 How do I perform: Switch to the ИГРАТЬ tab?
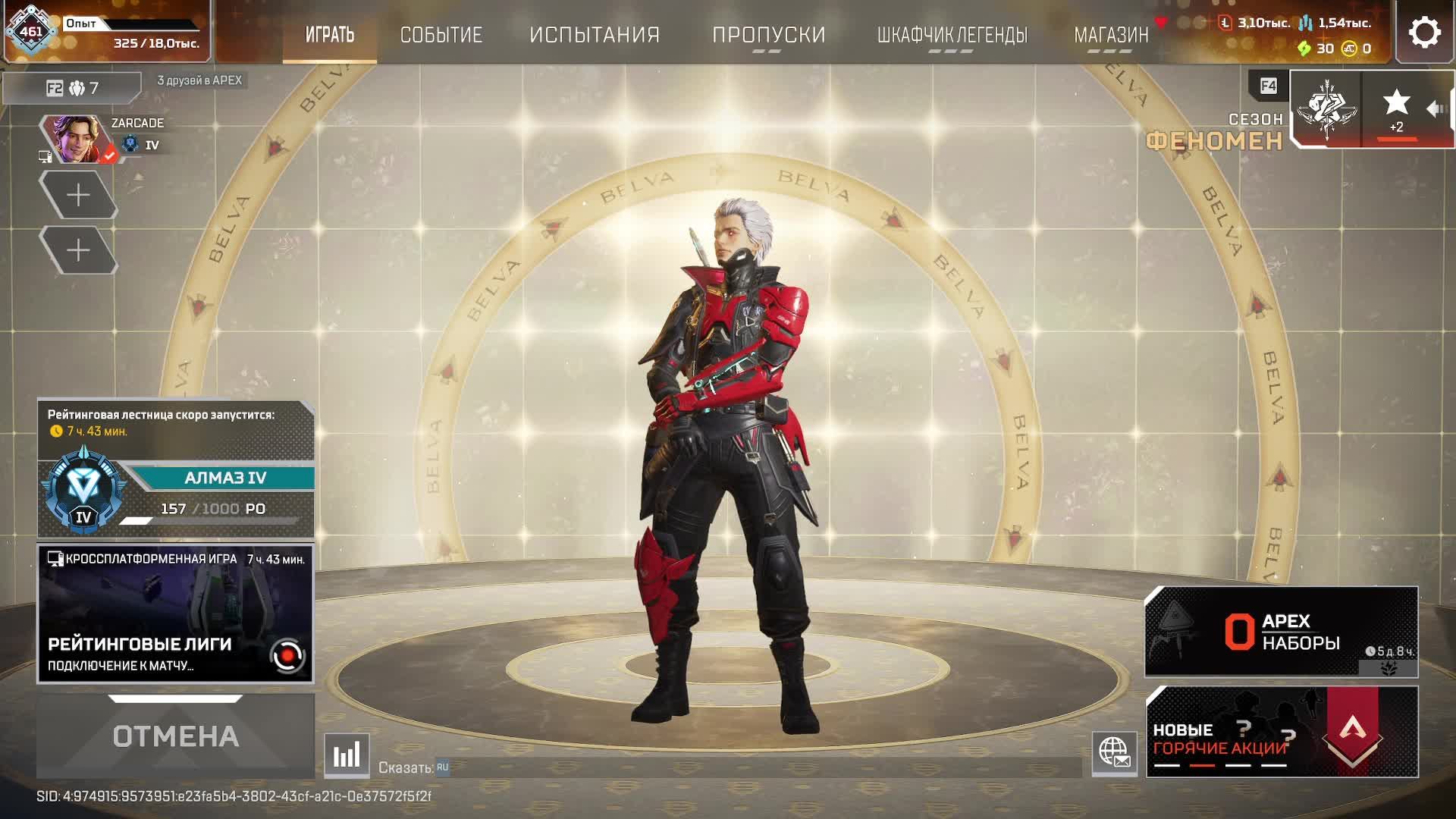(x=330, y=35)
